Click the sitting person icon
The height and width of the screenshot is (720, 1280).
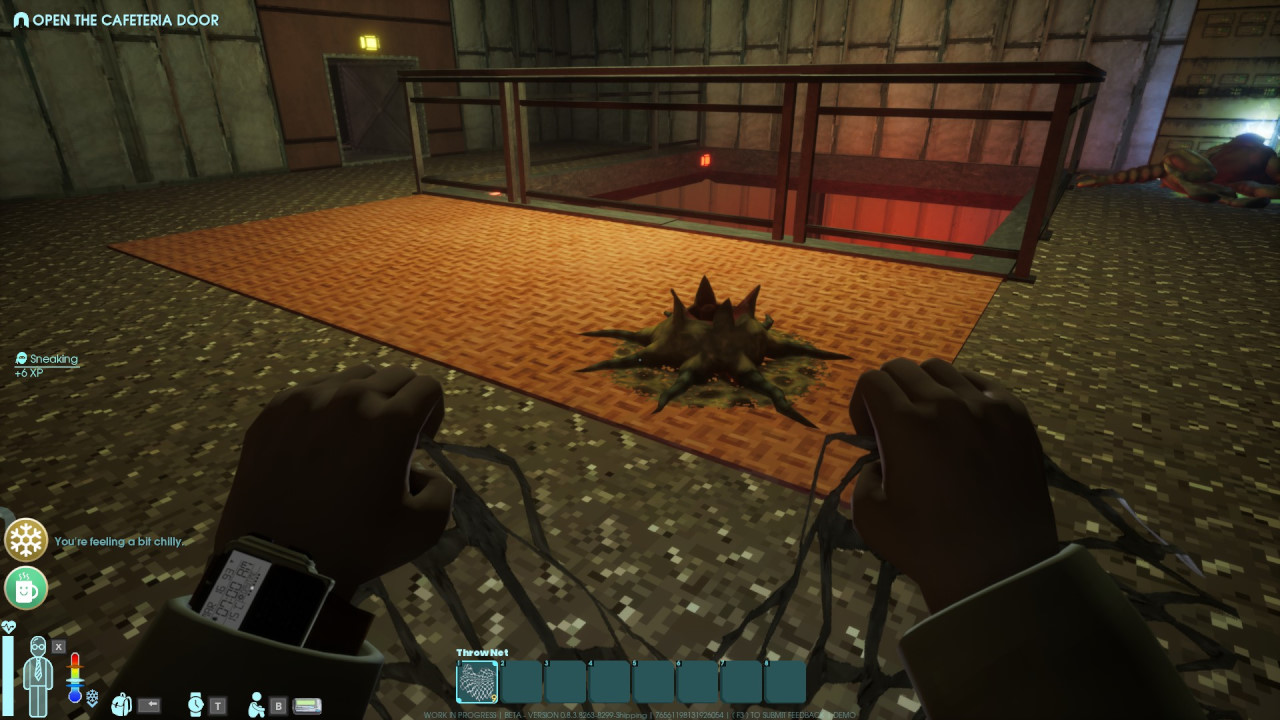pos(257,704)
